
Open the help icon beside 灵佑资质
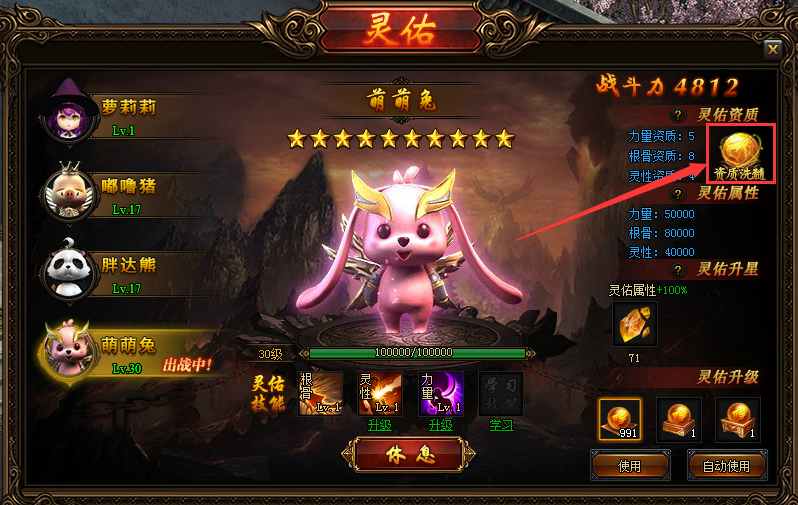click(678, 115)
